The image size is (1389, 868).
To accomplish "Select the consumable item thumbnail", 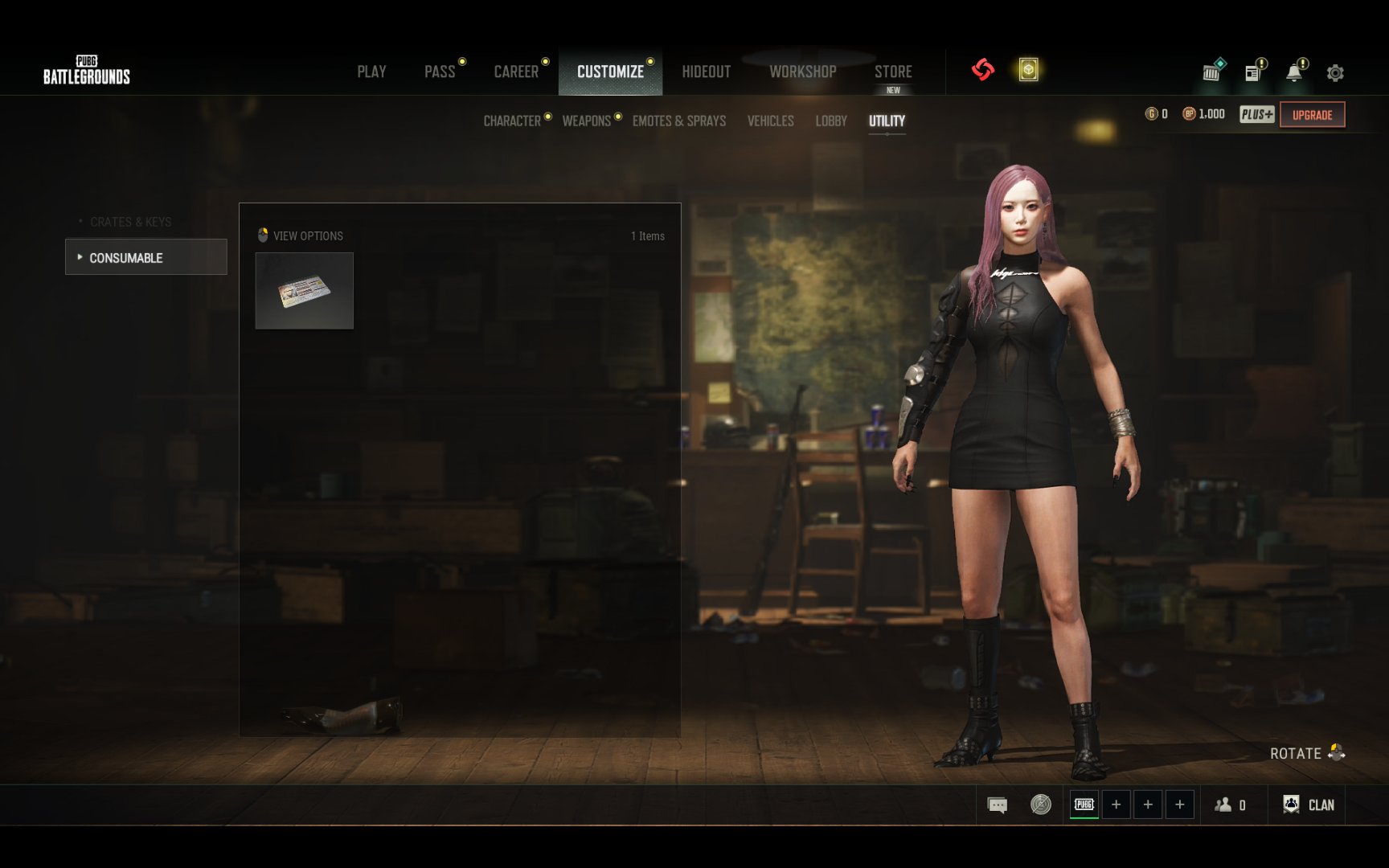I will coord(305,291).
